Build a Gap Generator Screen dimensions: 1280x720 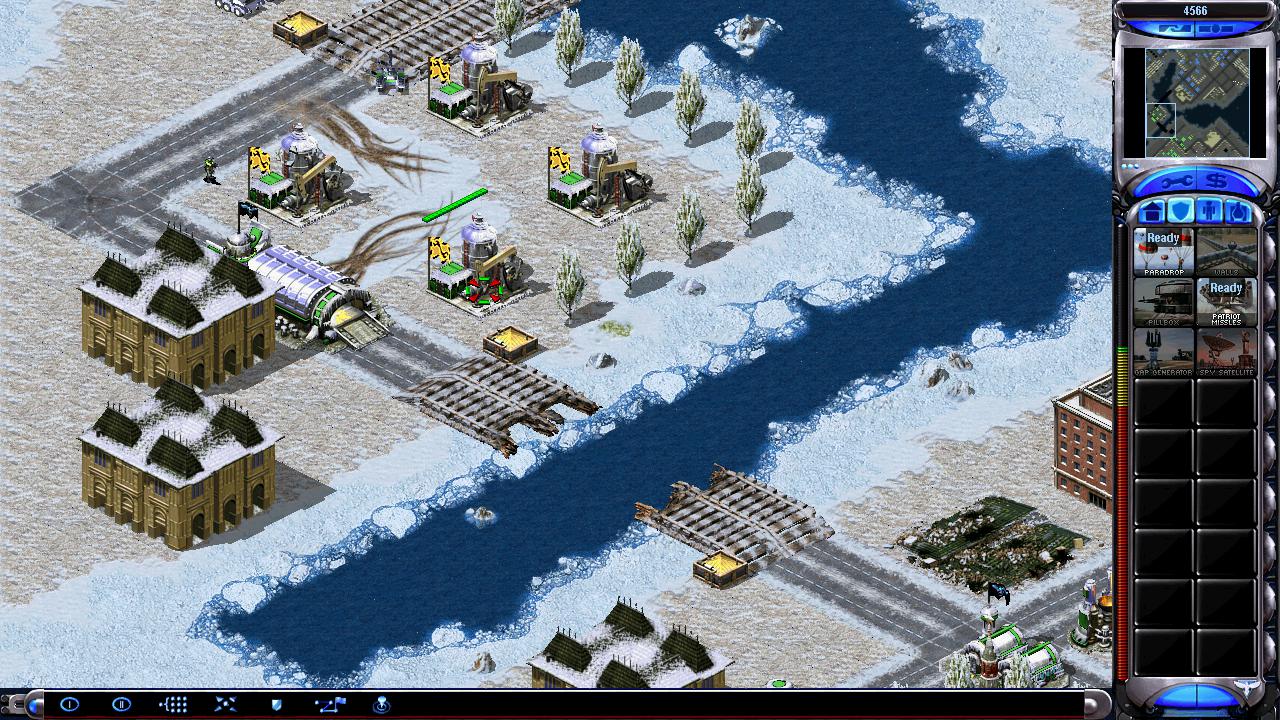click(1163, 352)
